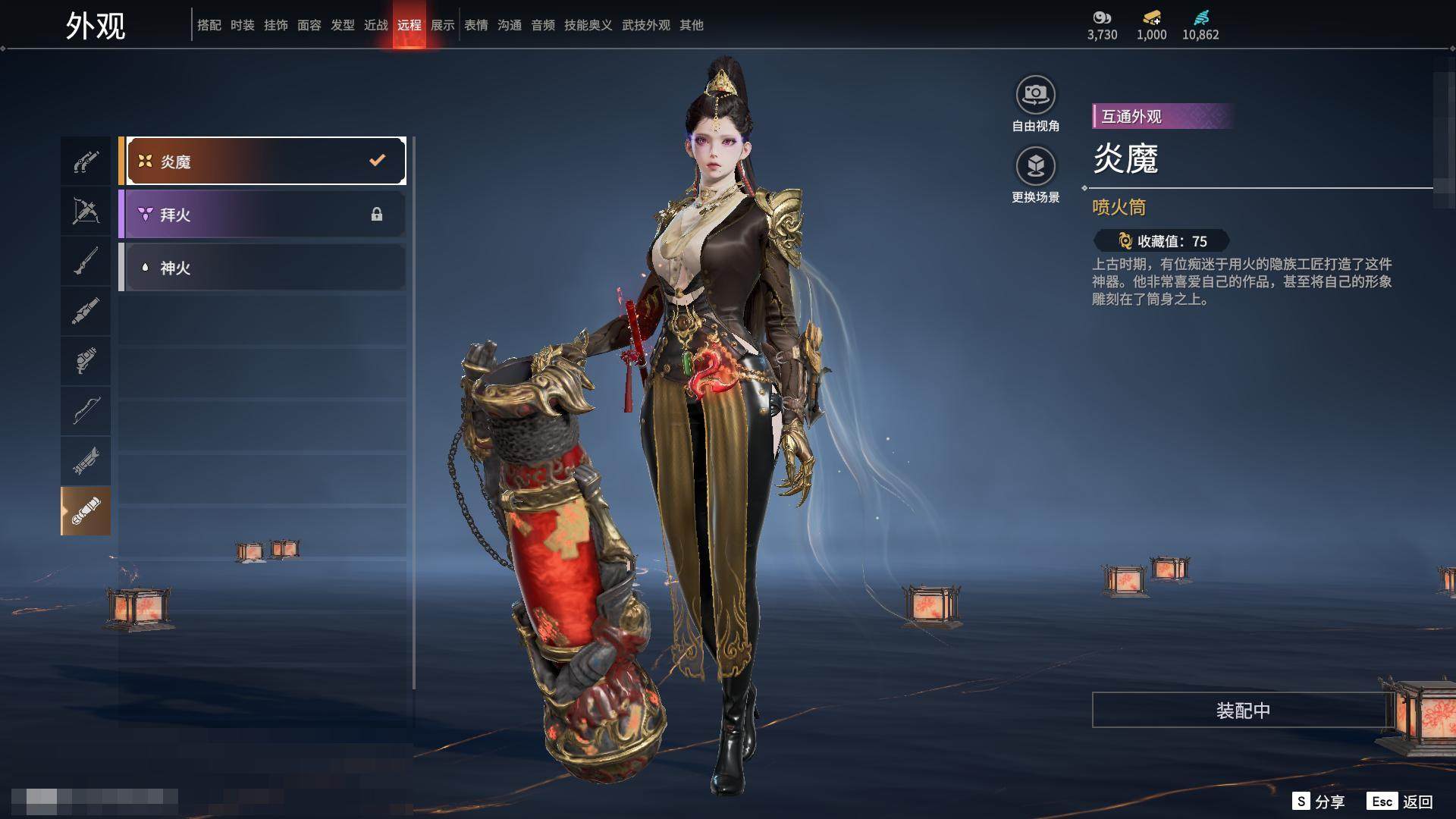The width and height of the screenshot is (1456, 819).
Task: Switch to the 武技外观 tab
Action: pyautogui.click(x=646, y=25)
